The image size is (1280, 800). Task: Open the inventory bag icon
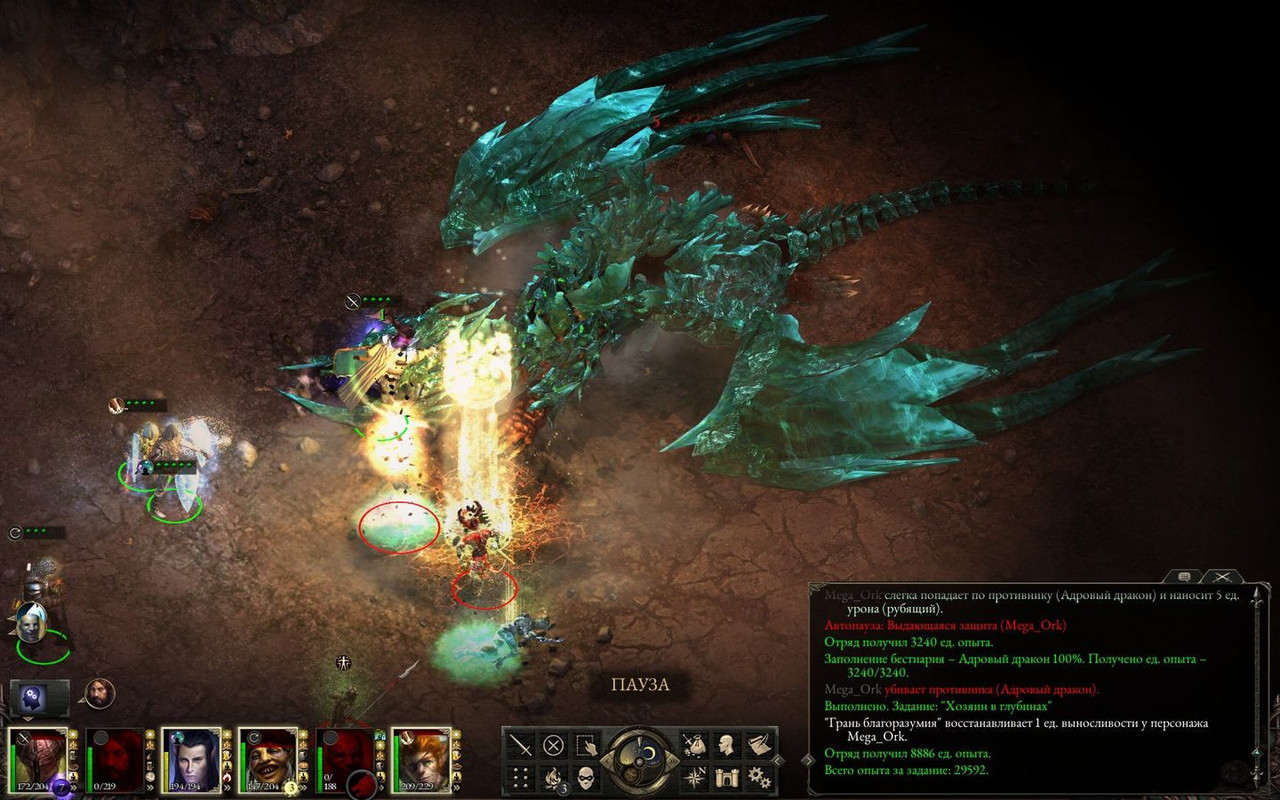[695, 745]
